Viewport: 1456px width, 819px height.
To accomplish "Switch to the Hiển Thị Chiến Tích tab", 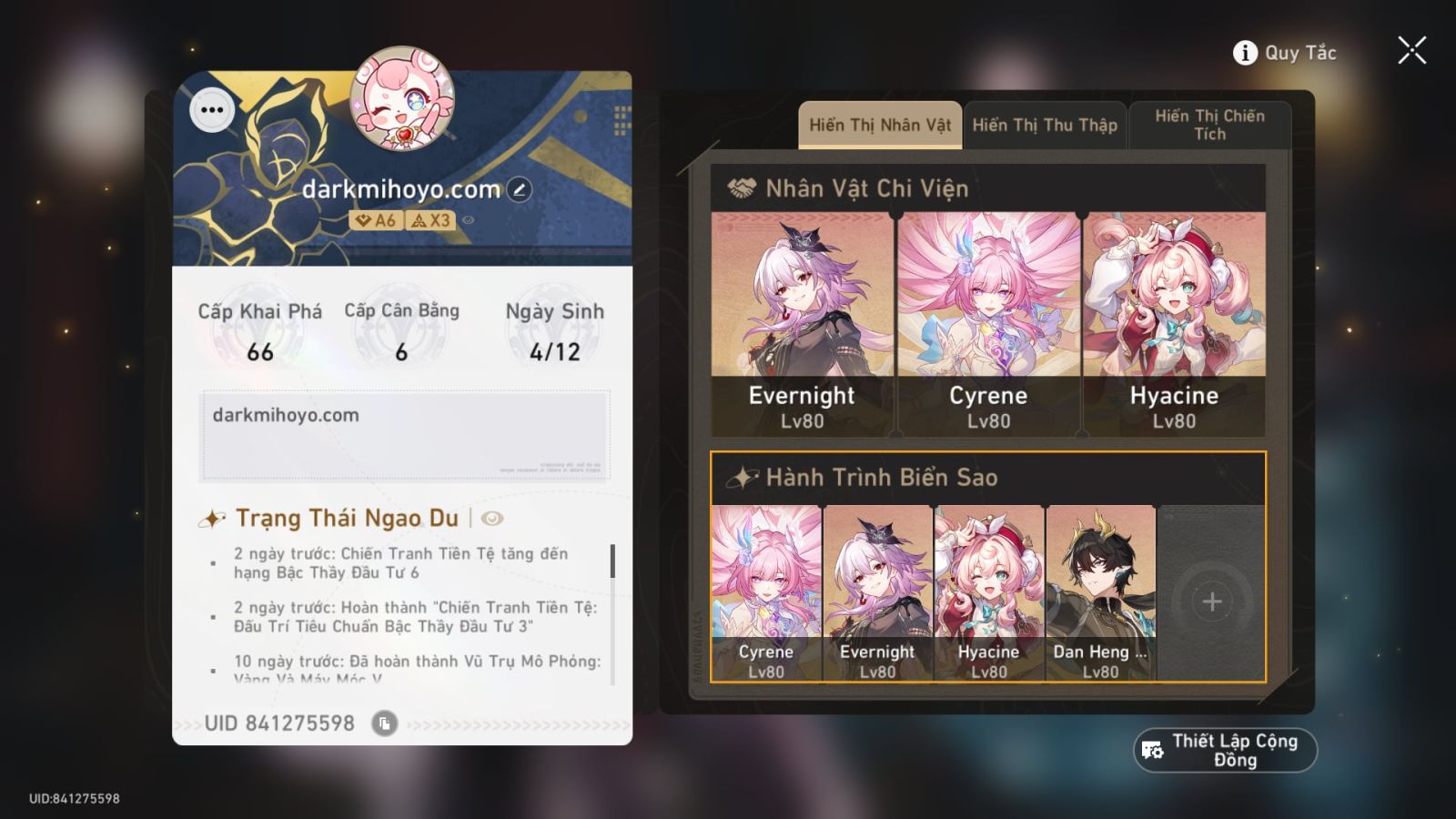I will click(1210, 125).
